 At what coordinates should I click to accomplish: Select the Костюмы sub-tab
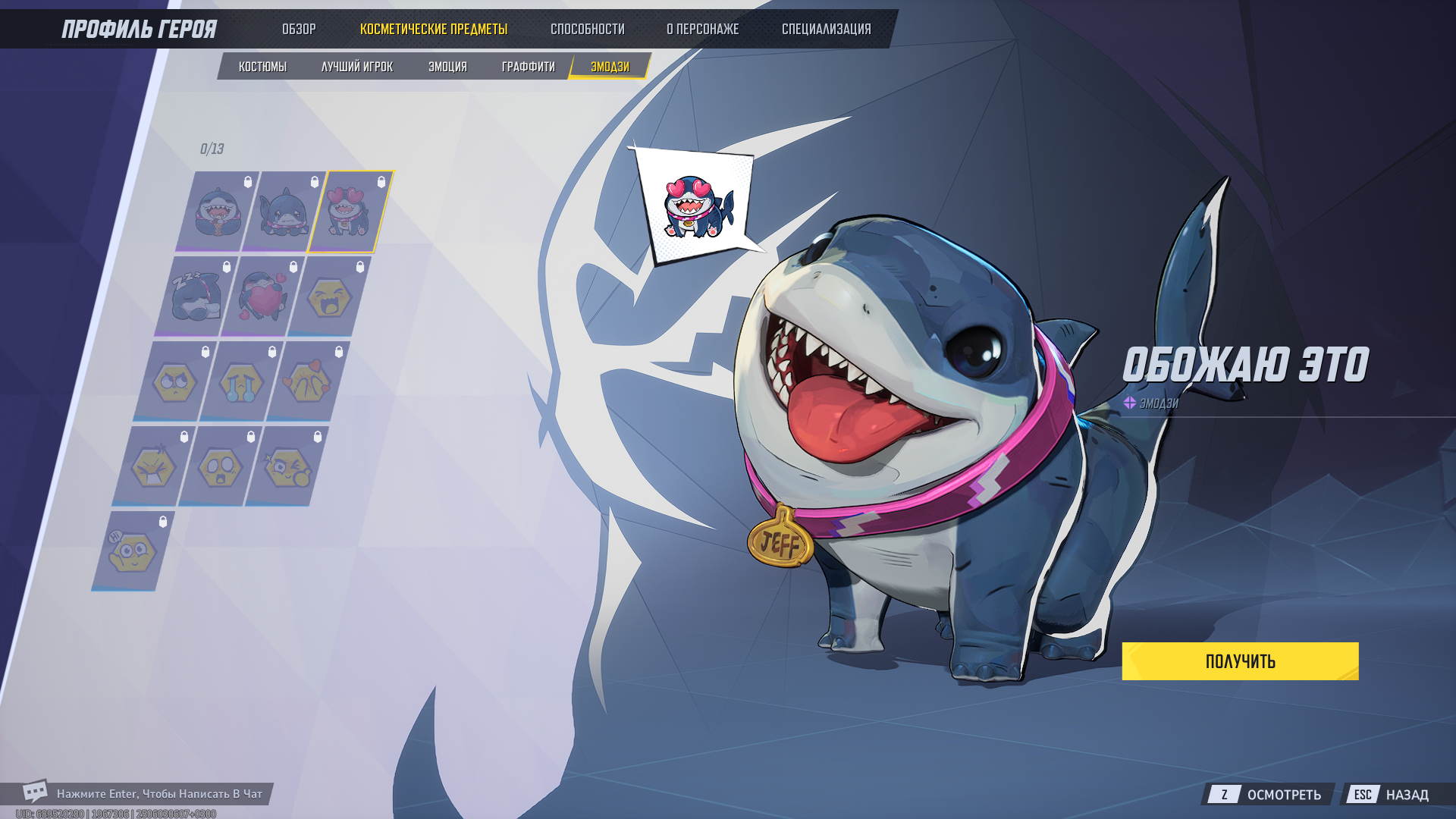[262, 67]
